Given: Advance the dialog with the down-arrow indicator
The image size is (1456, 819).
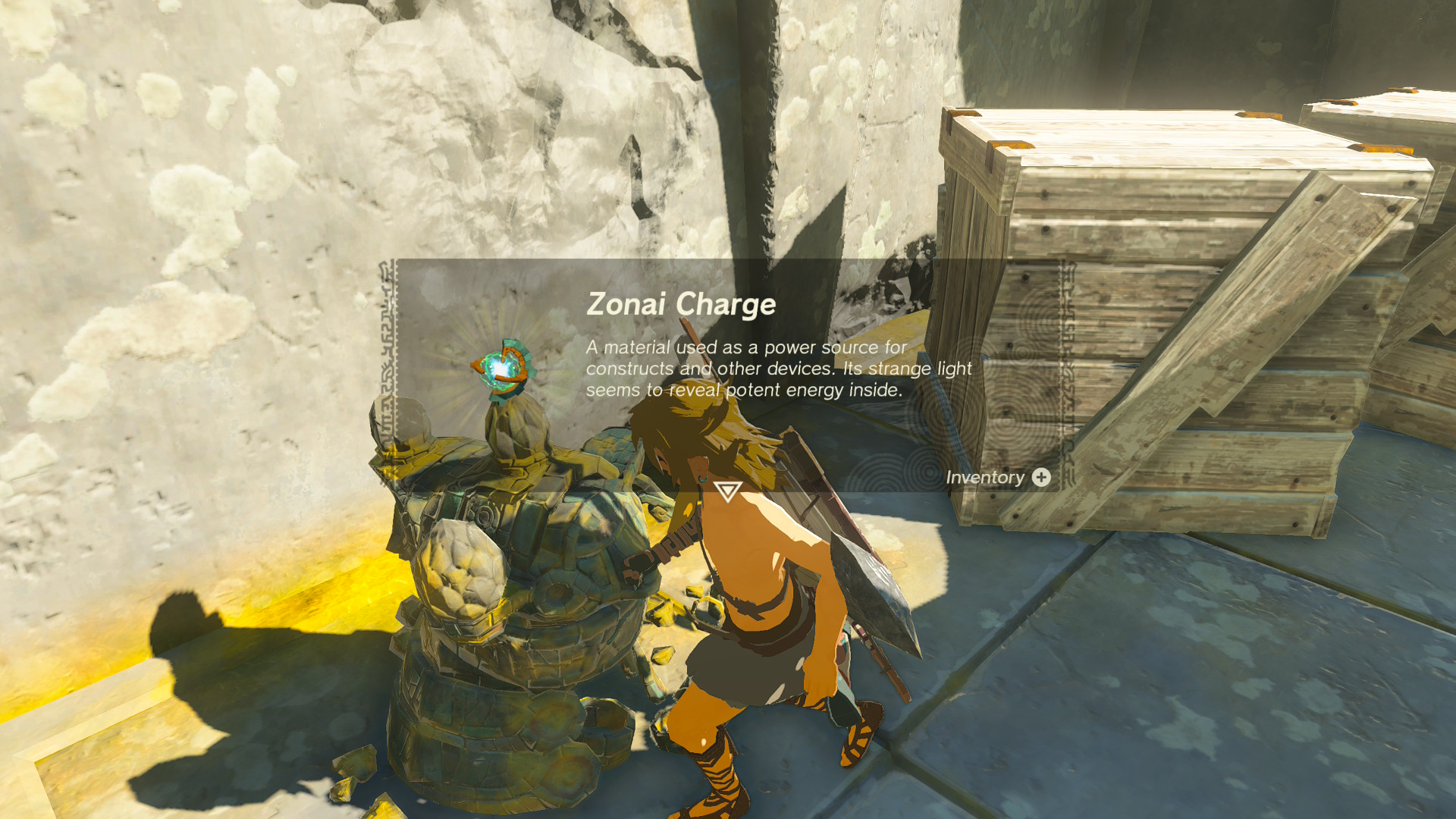Looking at the screenshot, I should (x=727, y=491).
